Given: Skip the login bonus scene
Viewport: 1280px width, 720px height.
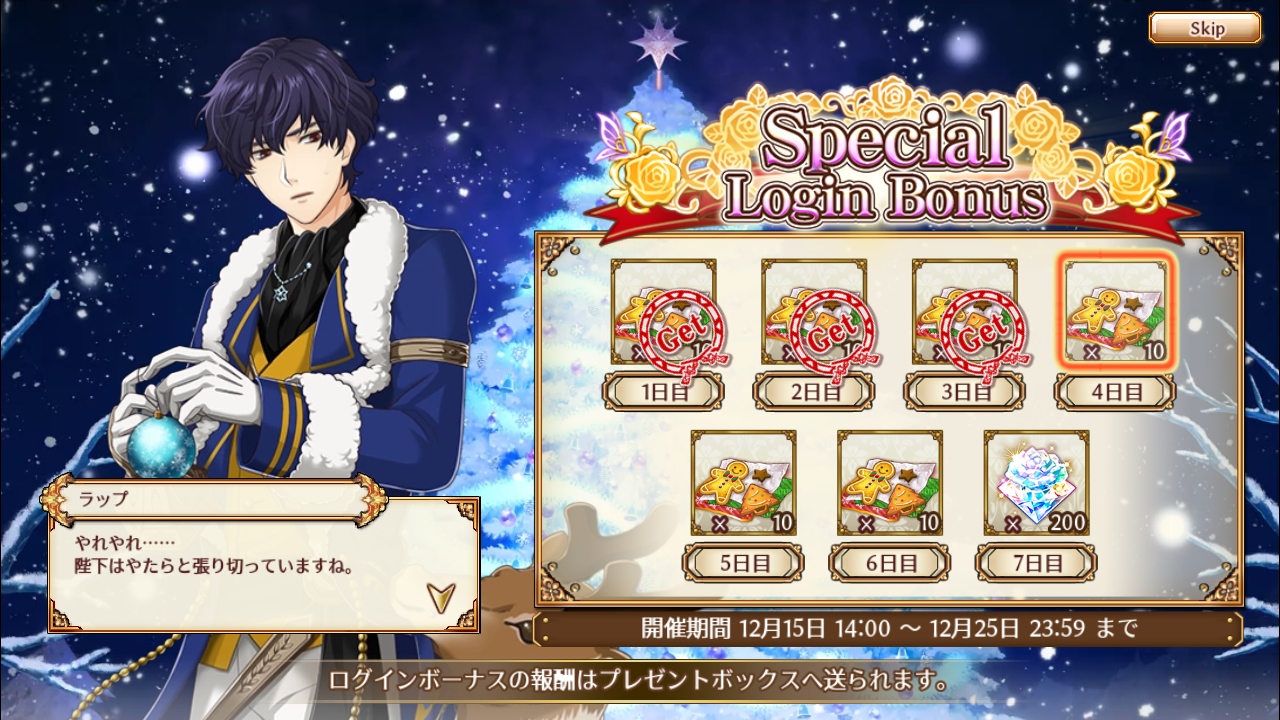Looking at the screenshot, I should (1204, 28).
